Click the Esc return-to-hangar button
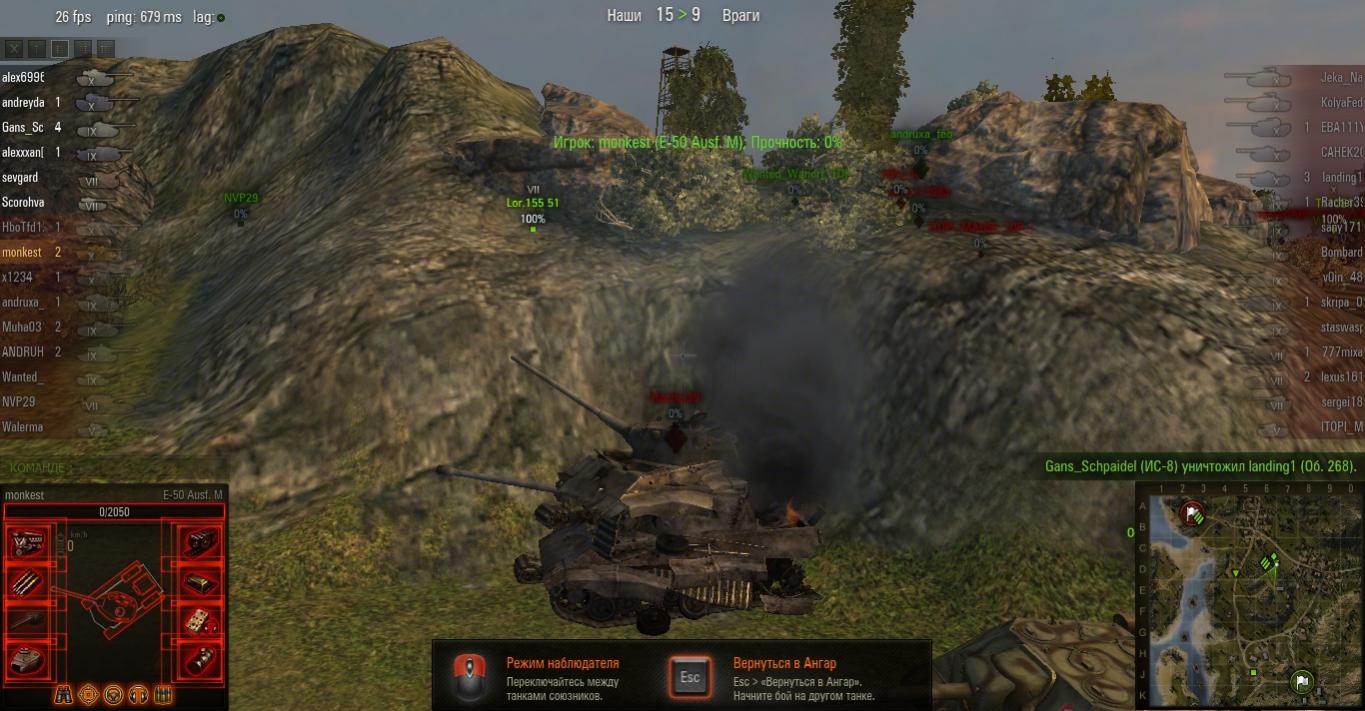 [x=690, y=677]
